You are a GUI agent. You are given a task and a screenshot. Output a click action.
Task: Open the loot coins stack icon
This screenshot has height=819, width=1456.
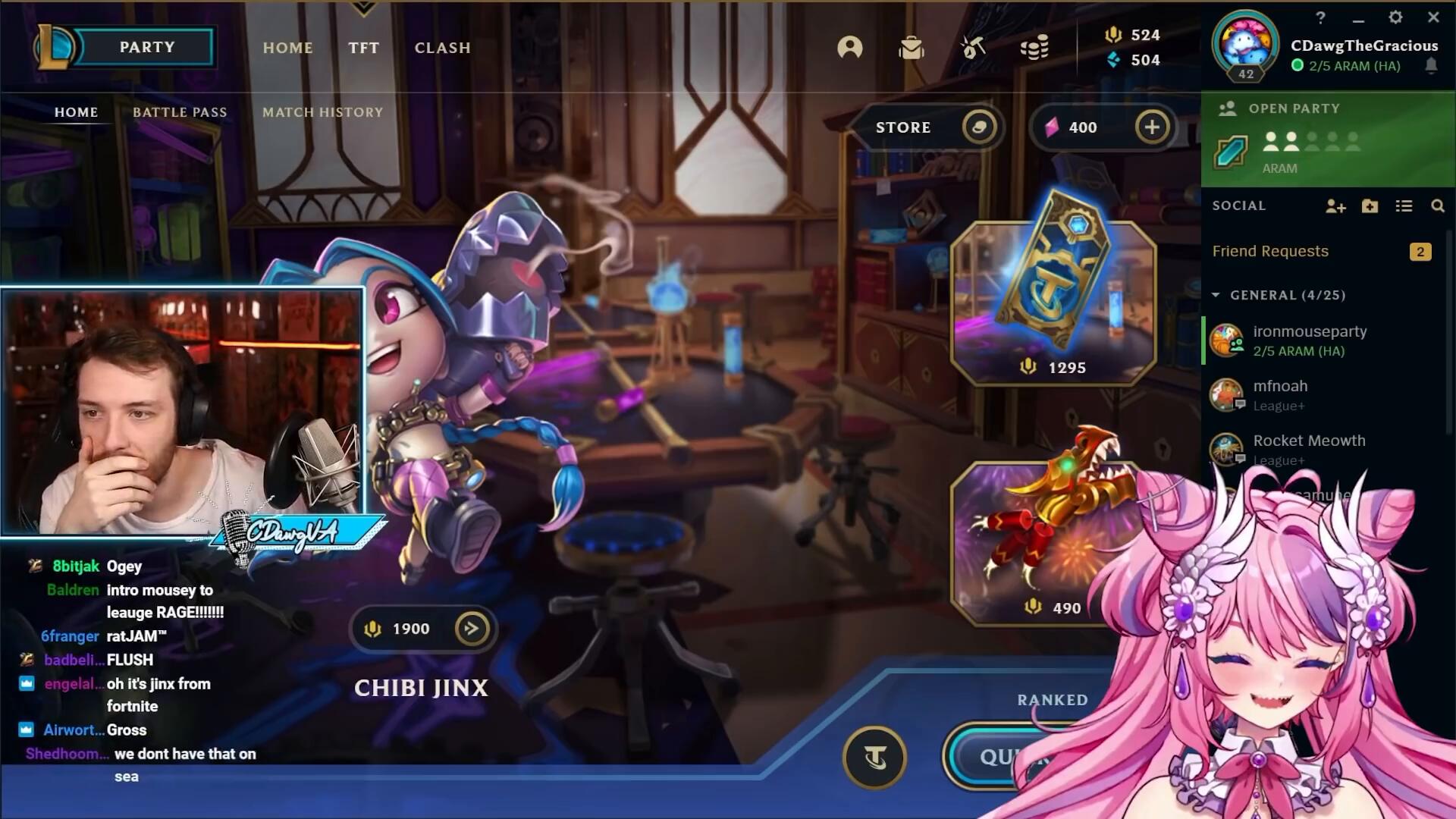click(x=1034, y=48)
